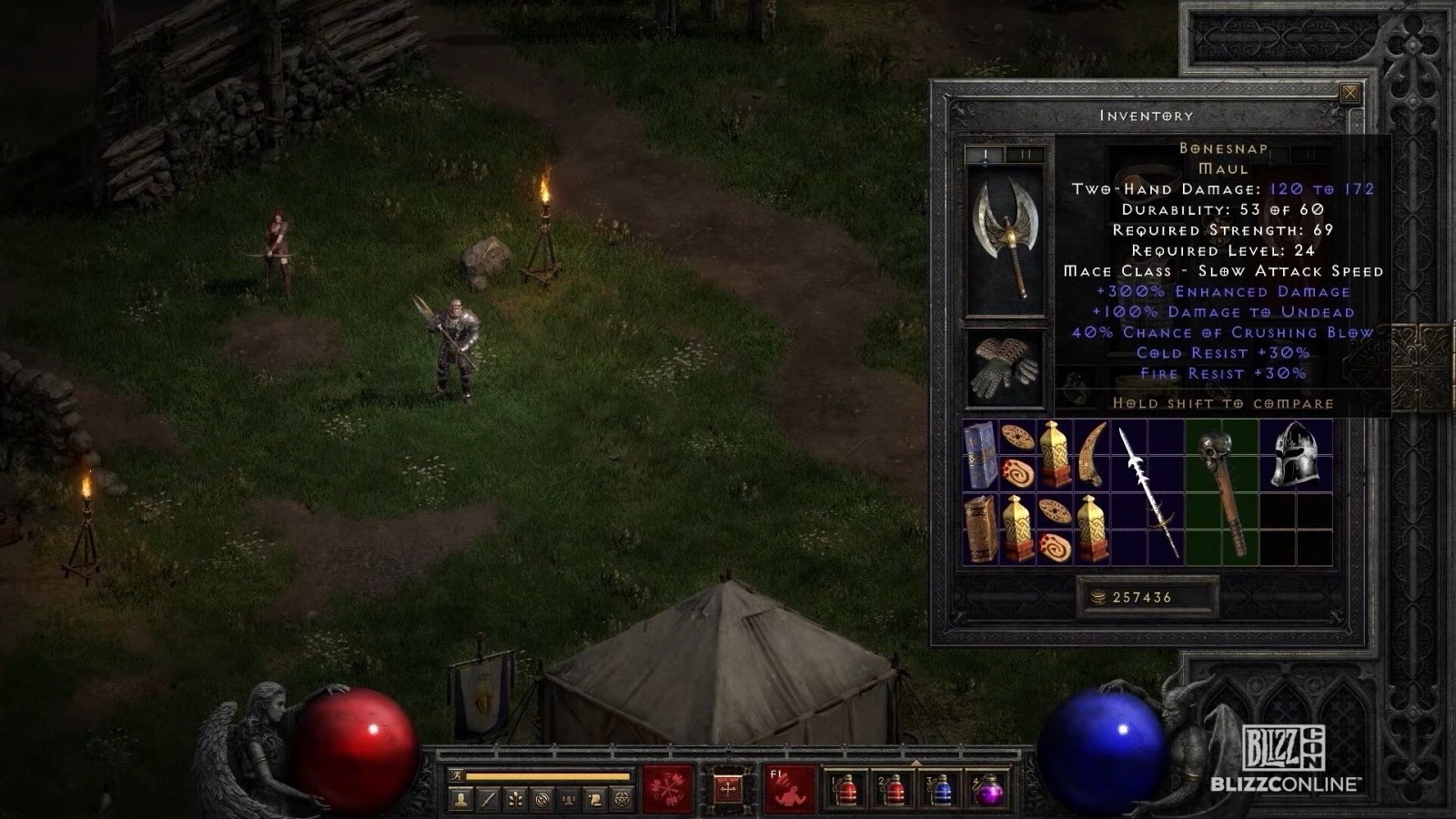Select the equipped chain gloves slot
Viewport: 1456px width, 819px height.
(x=1005, y=368)
